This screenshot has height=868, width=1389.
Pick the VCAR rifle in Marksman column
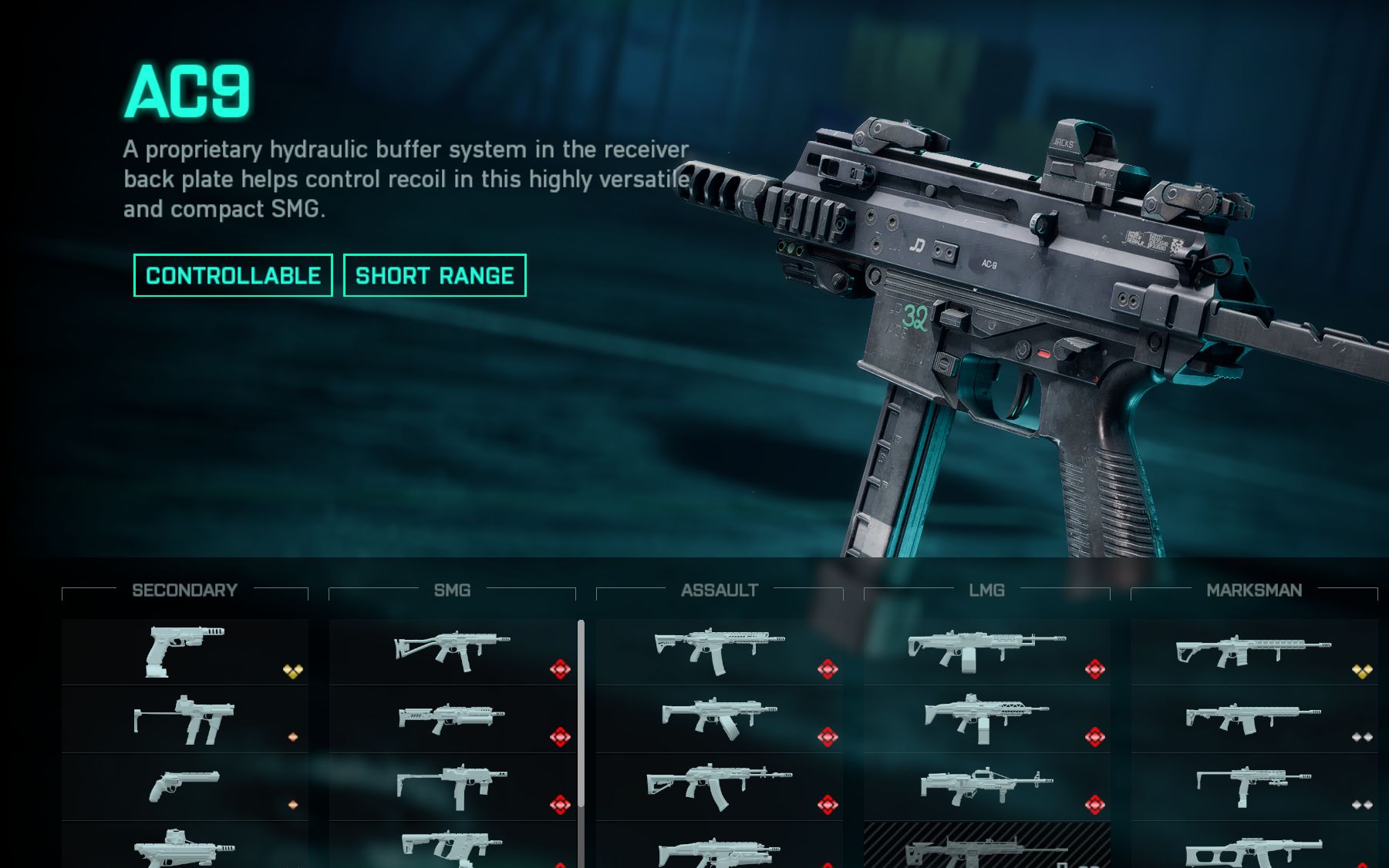tap(1254, 786)
